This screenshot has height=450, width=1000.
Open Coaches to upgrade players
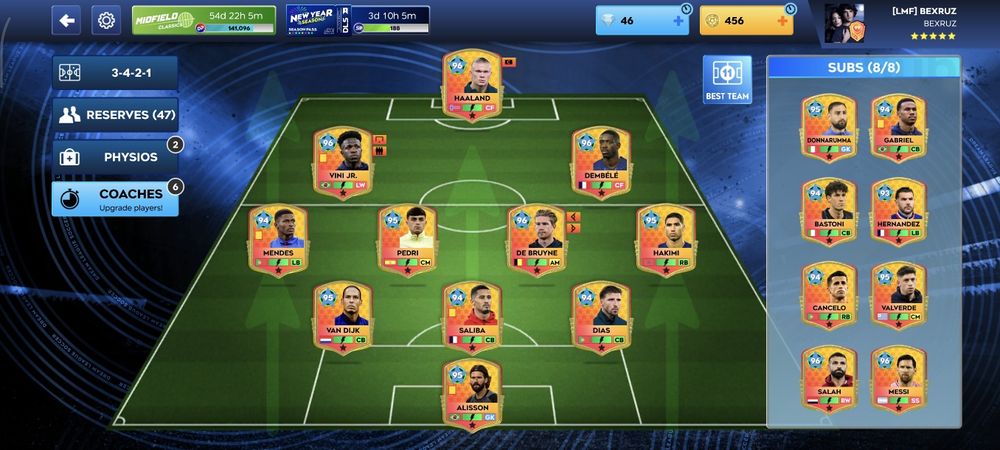(x=115, y=198)
